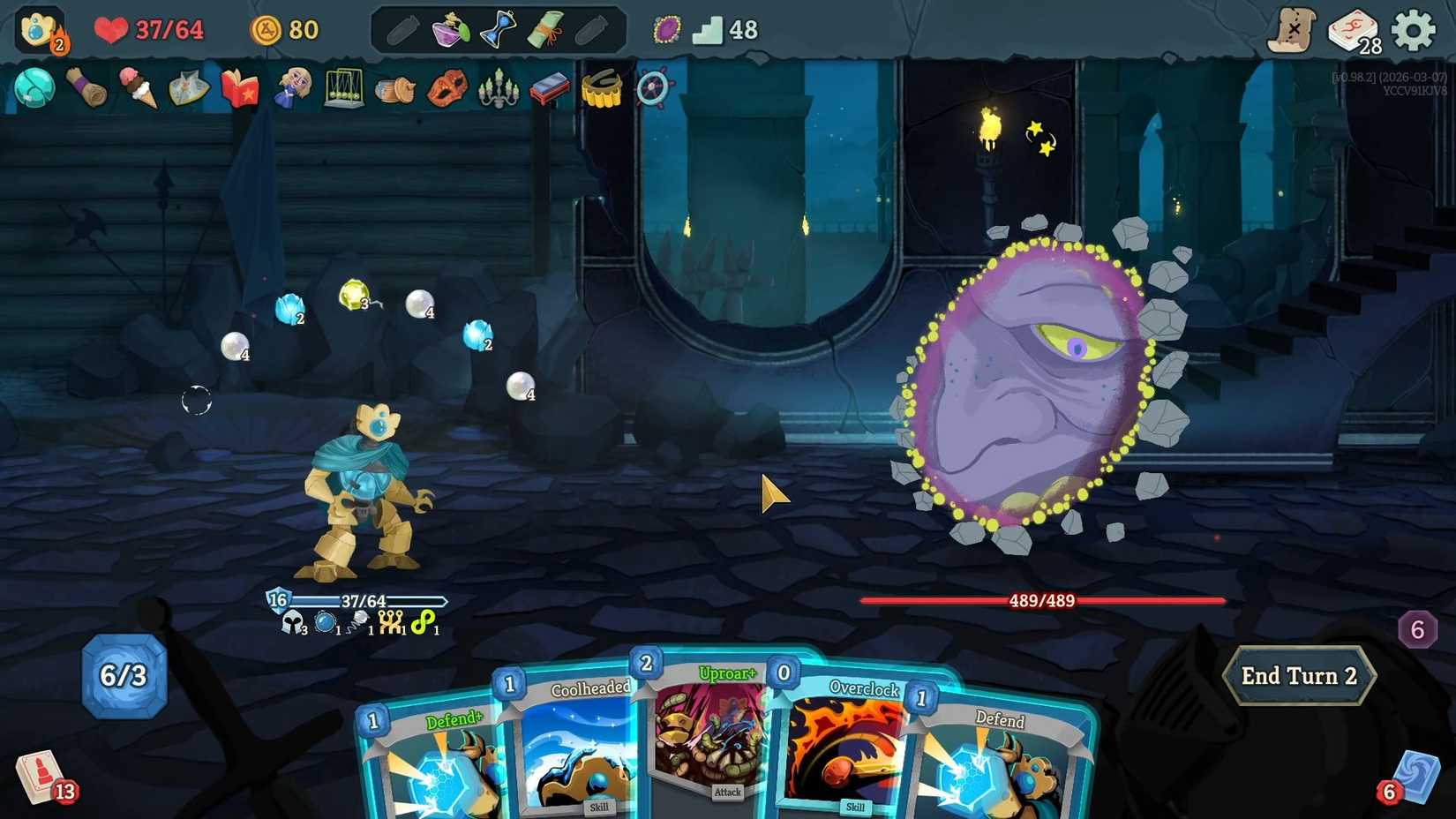Inspect the red book relic

click(238, 88)
